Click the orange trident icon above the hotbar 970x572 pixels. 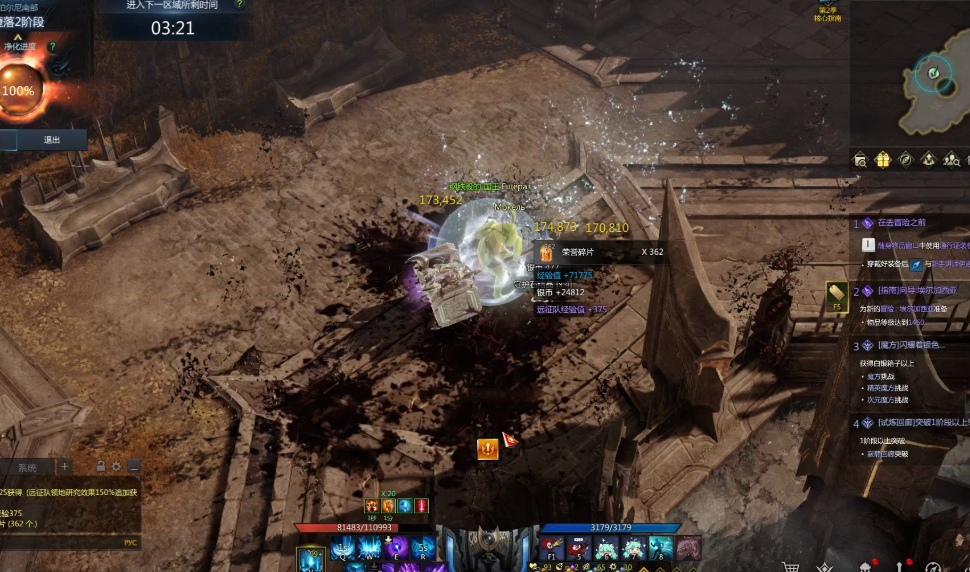[x=487, y=449]
